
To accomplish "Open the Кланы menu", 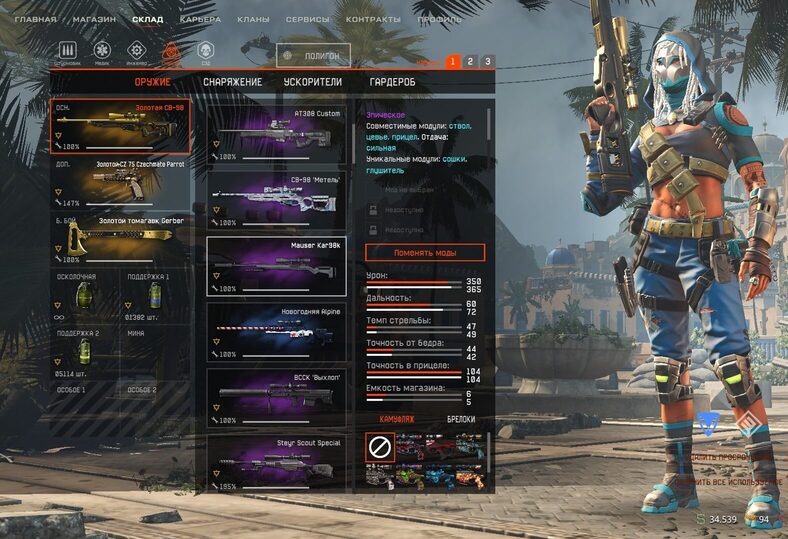I will pyautogui.click(x=253, y=19).
